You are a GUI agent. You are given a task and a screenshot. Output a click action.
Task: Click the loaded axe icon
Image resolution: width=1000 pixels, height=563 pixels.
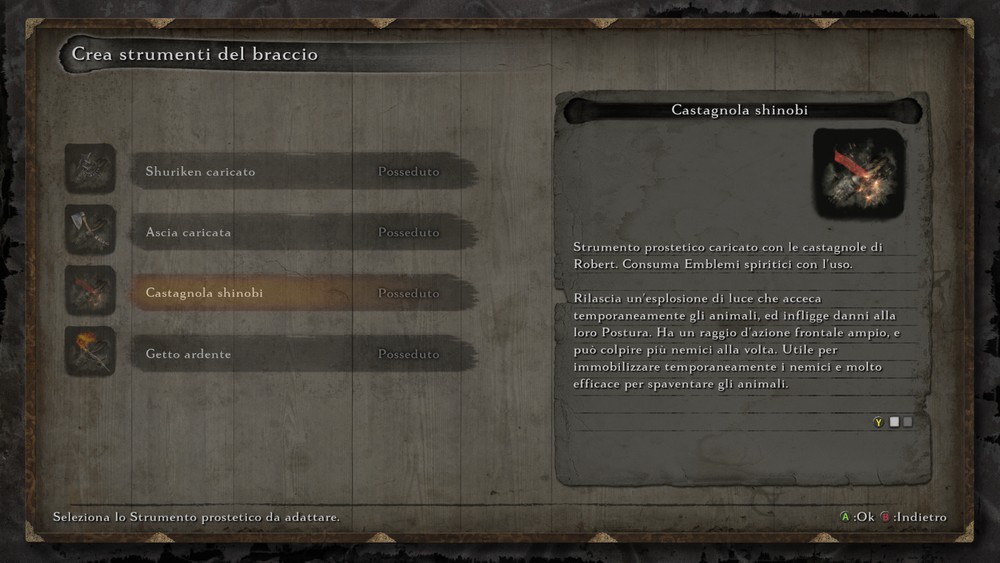tap(90, 230)
